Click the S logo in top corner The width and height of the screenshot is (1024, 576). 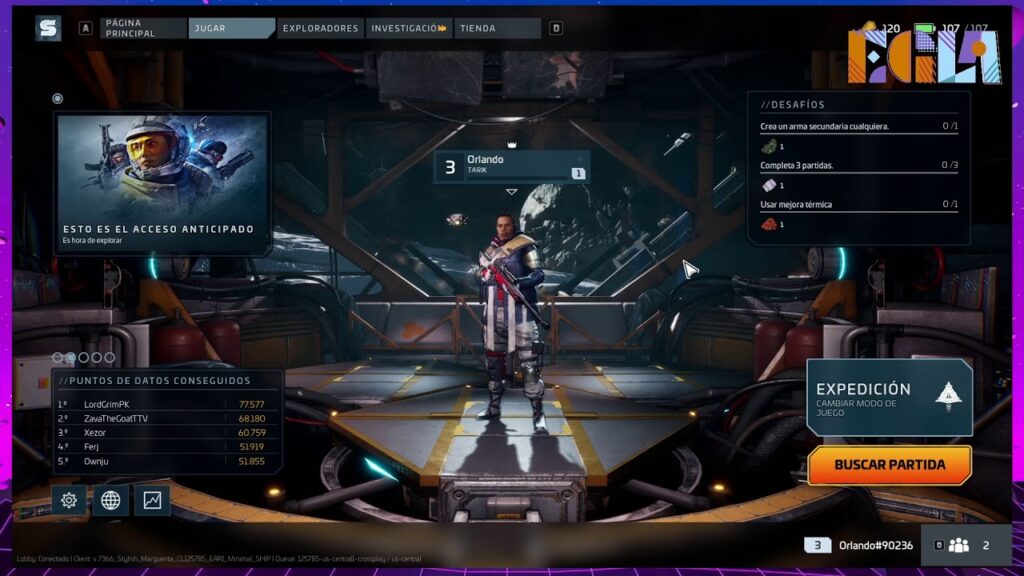[x=48, y=28]
